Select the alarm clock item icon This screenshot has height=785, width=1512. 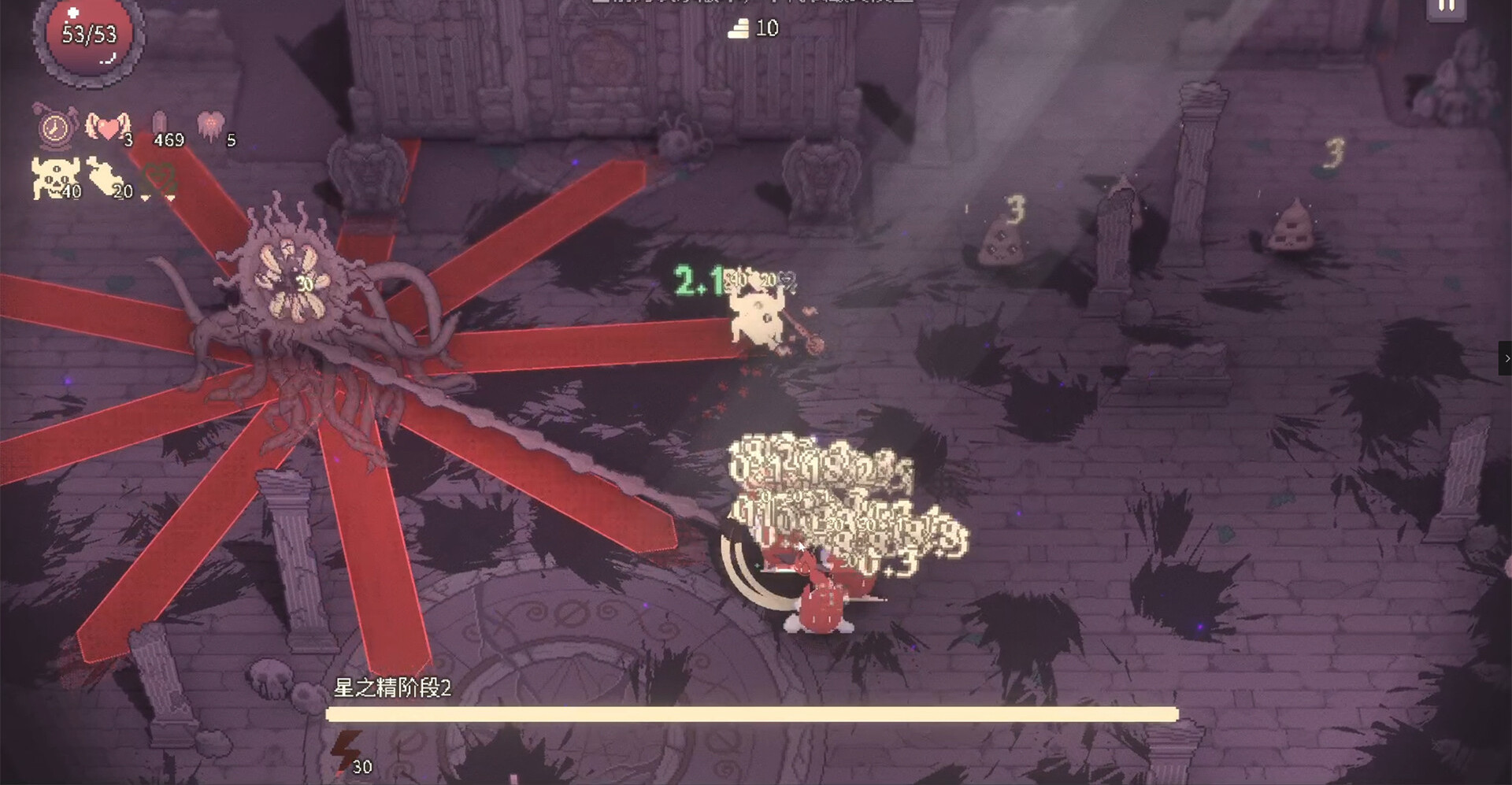(54, 128)
